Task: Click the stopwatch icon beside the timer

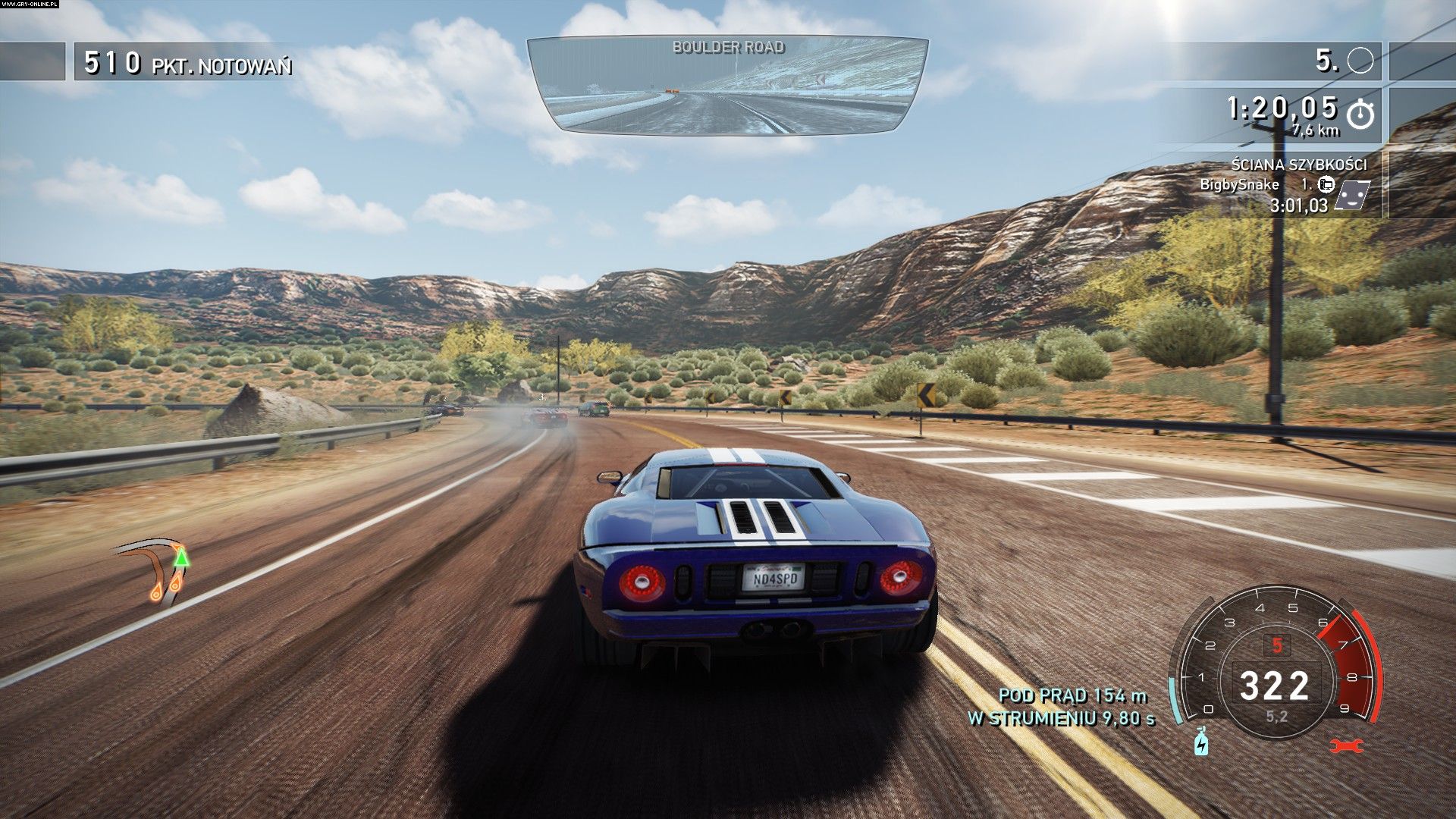Action: coord(1360,115)
